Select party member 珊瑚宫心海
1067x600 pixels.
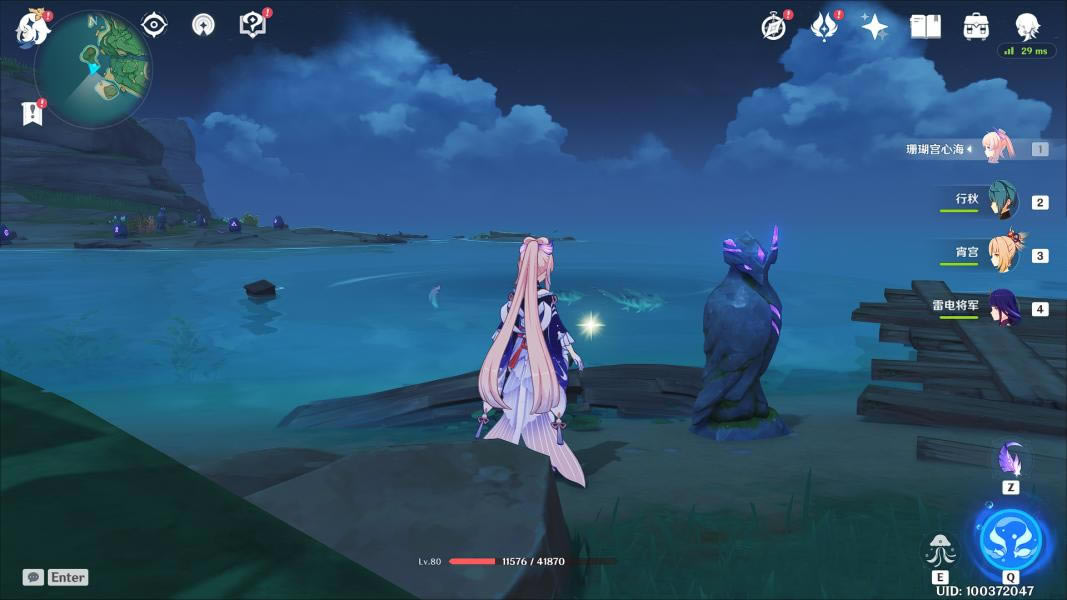click(998, 148)
